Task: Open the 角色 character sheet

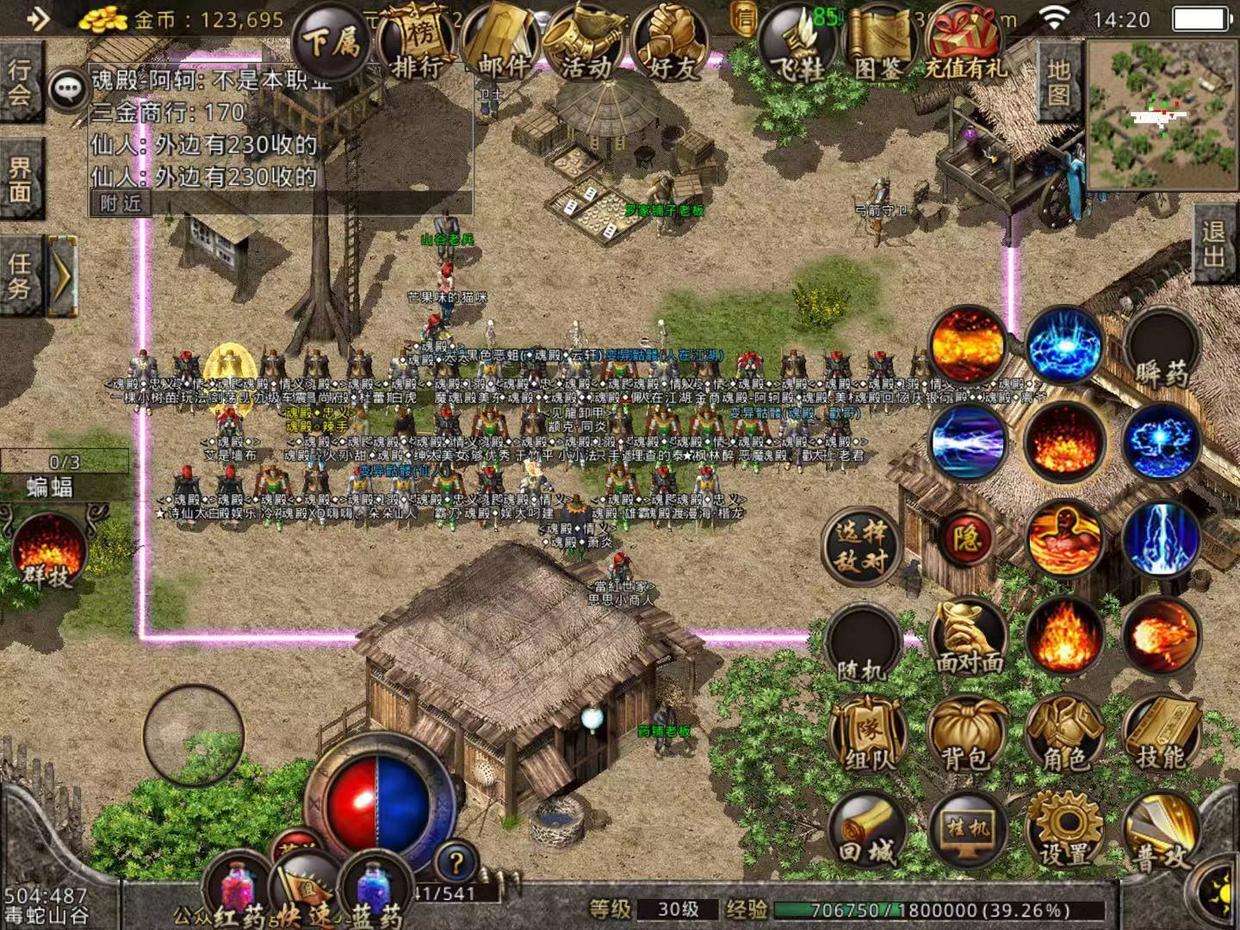Action: [1064, 734]
